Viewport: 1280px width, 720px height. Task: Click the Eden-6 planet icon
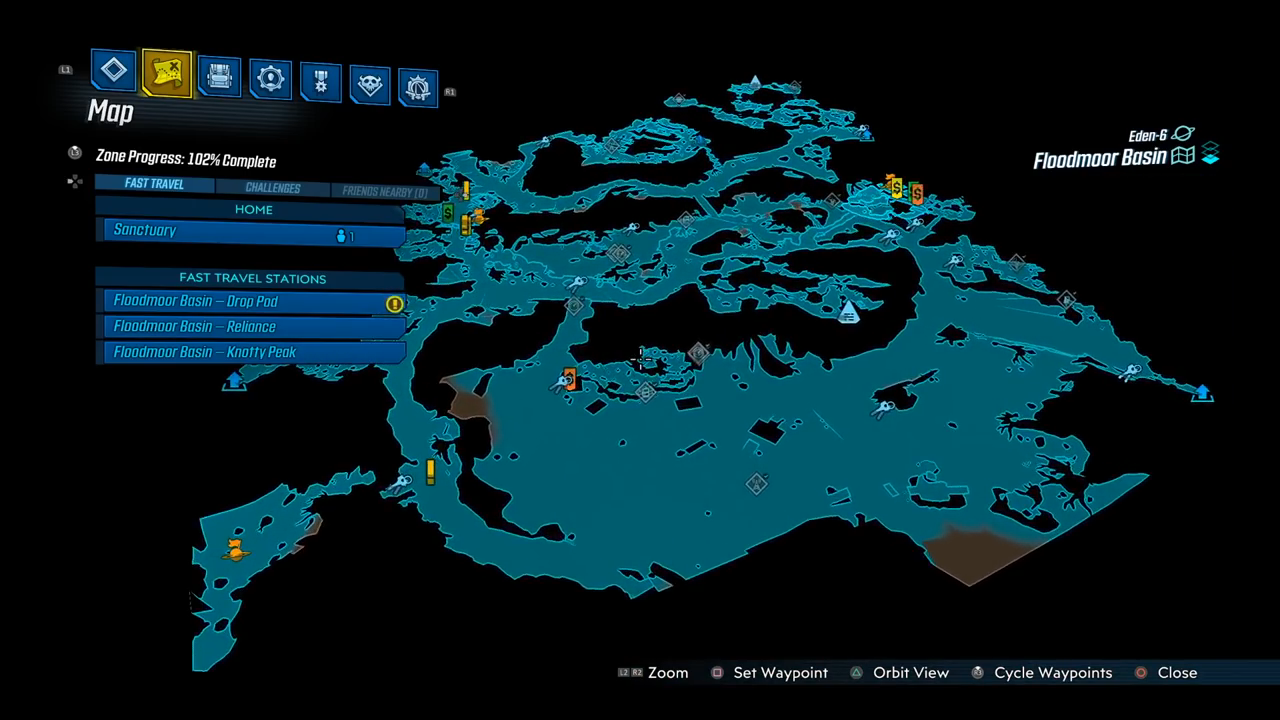click(x=1184, y=134)
